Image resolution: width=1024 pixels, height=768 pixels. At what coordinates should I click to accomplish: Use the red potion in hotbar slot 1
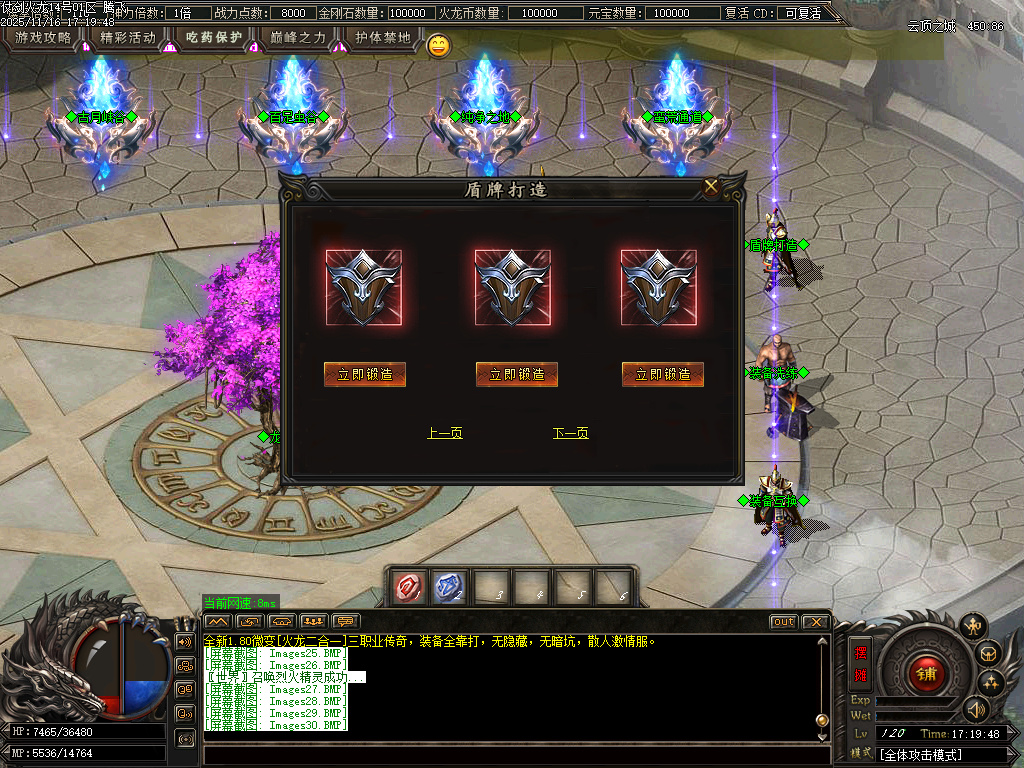tap(409, 587)
